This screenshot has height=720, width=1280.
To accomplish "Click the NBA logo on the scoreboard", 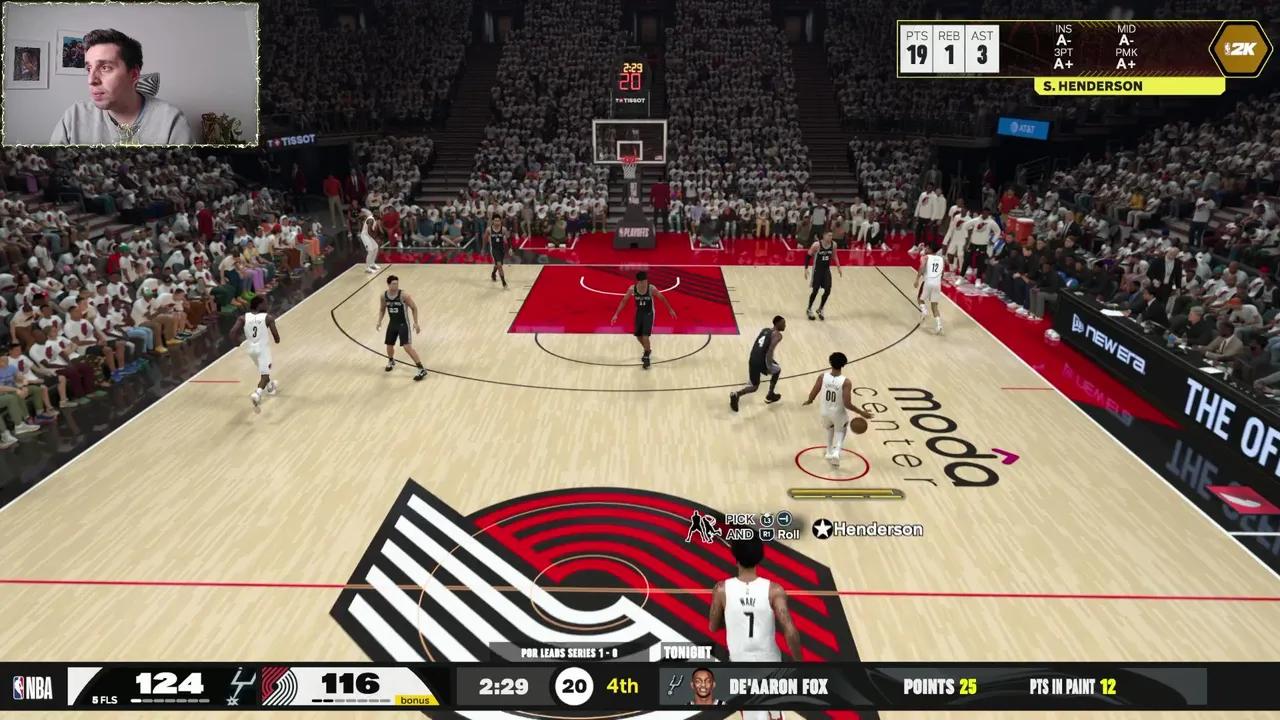I will [x=32, y=687].
